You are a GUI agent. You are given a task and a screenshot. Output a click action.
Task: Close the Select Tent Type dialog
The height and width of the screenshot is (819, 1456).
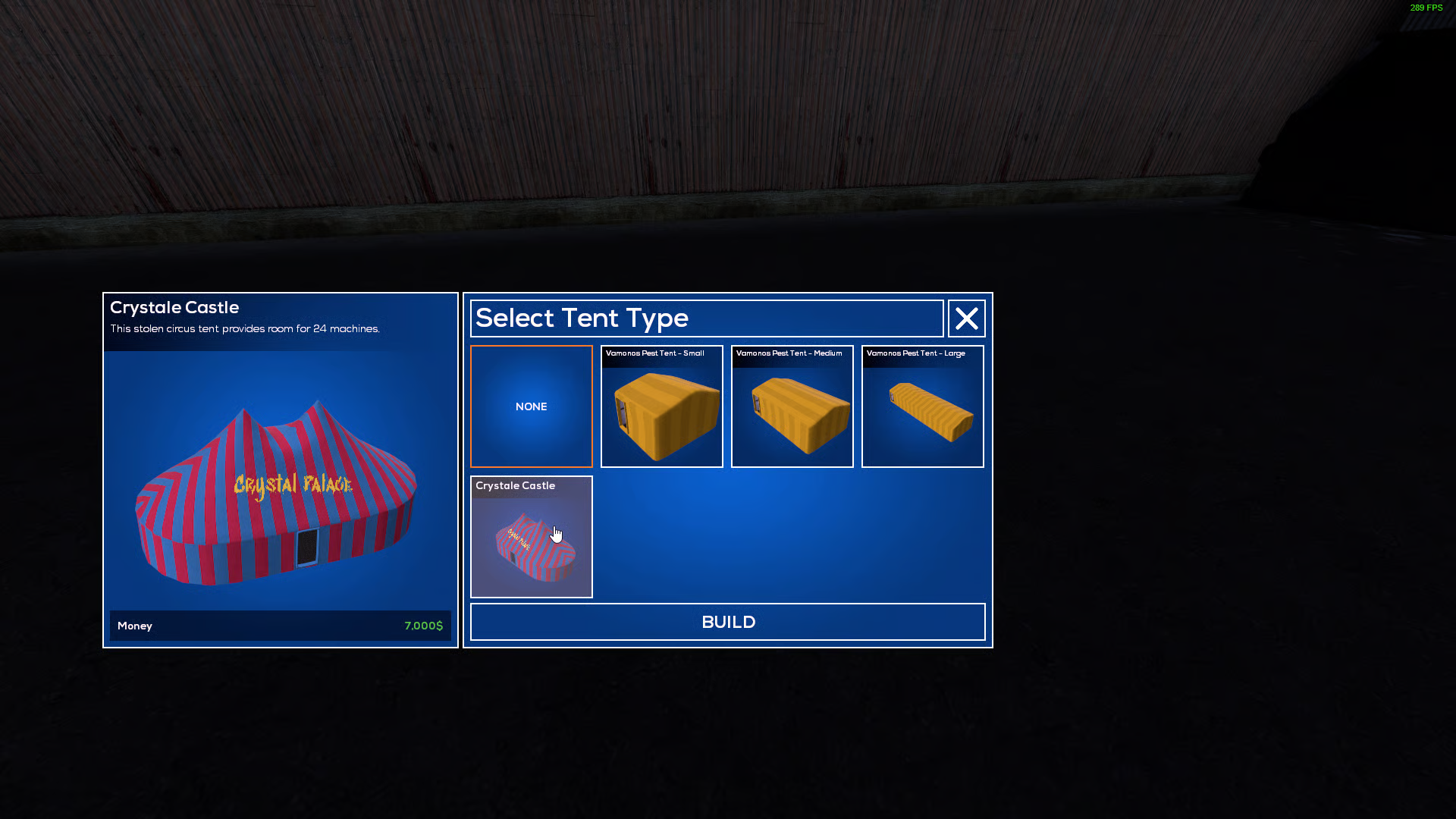[966, 318]
